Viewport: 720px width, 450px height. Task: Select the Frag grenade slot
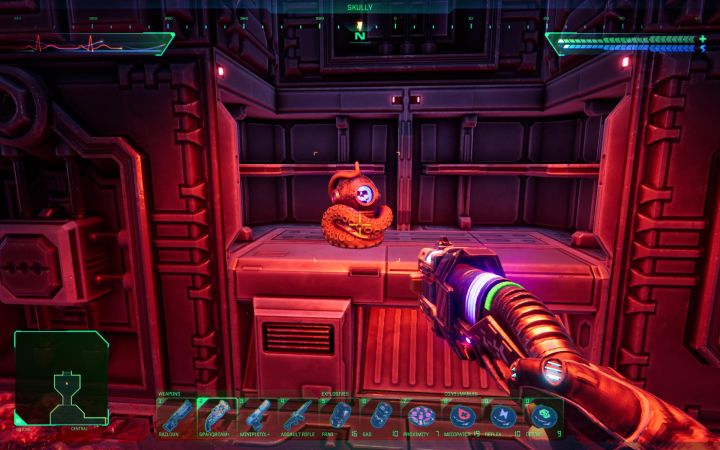coord(341,414)
